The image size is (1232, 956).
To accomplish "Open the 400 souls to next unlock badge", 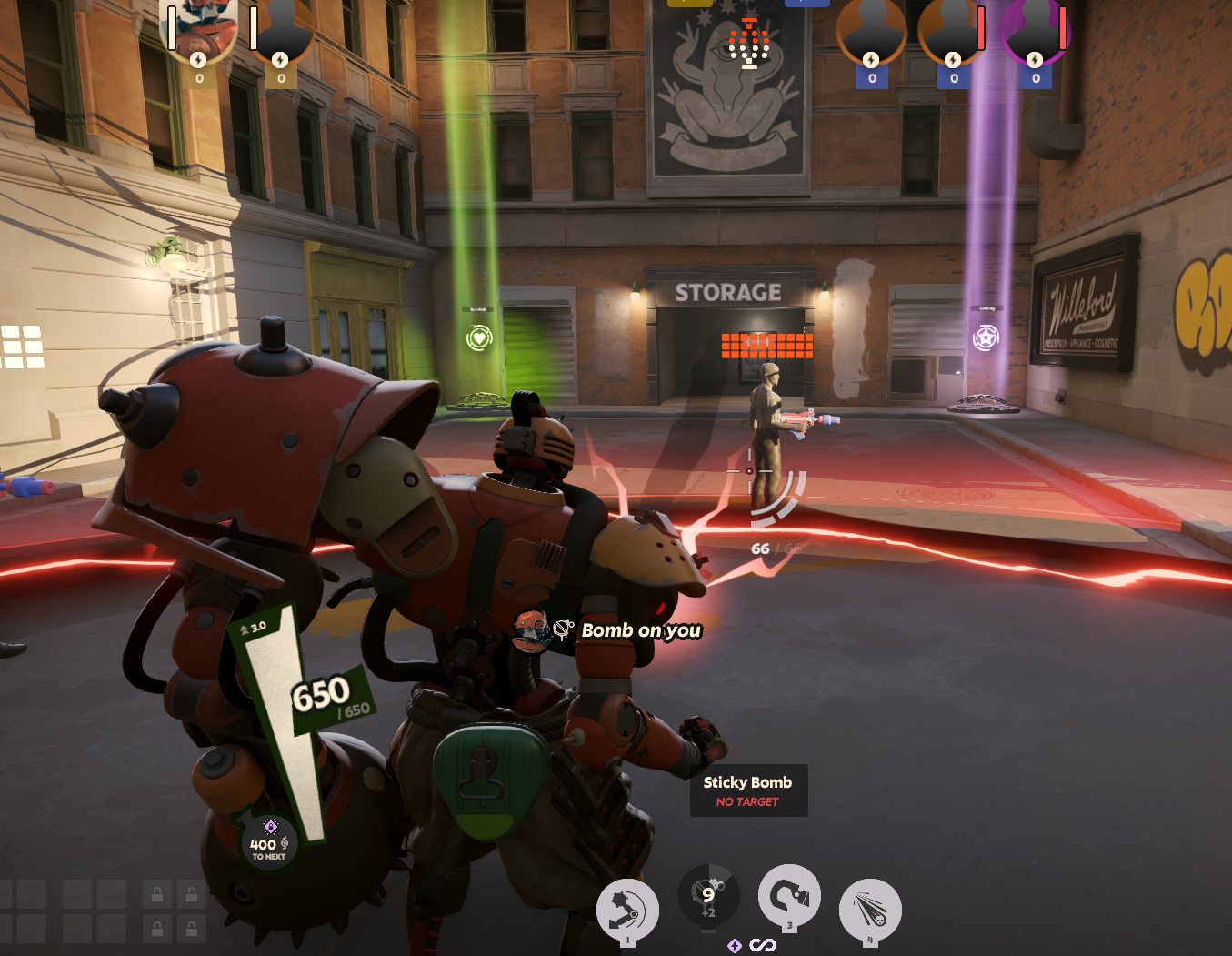I will pos(269,842).
